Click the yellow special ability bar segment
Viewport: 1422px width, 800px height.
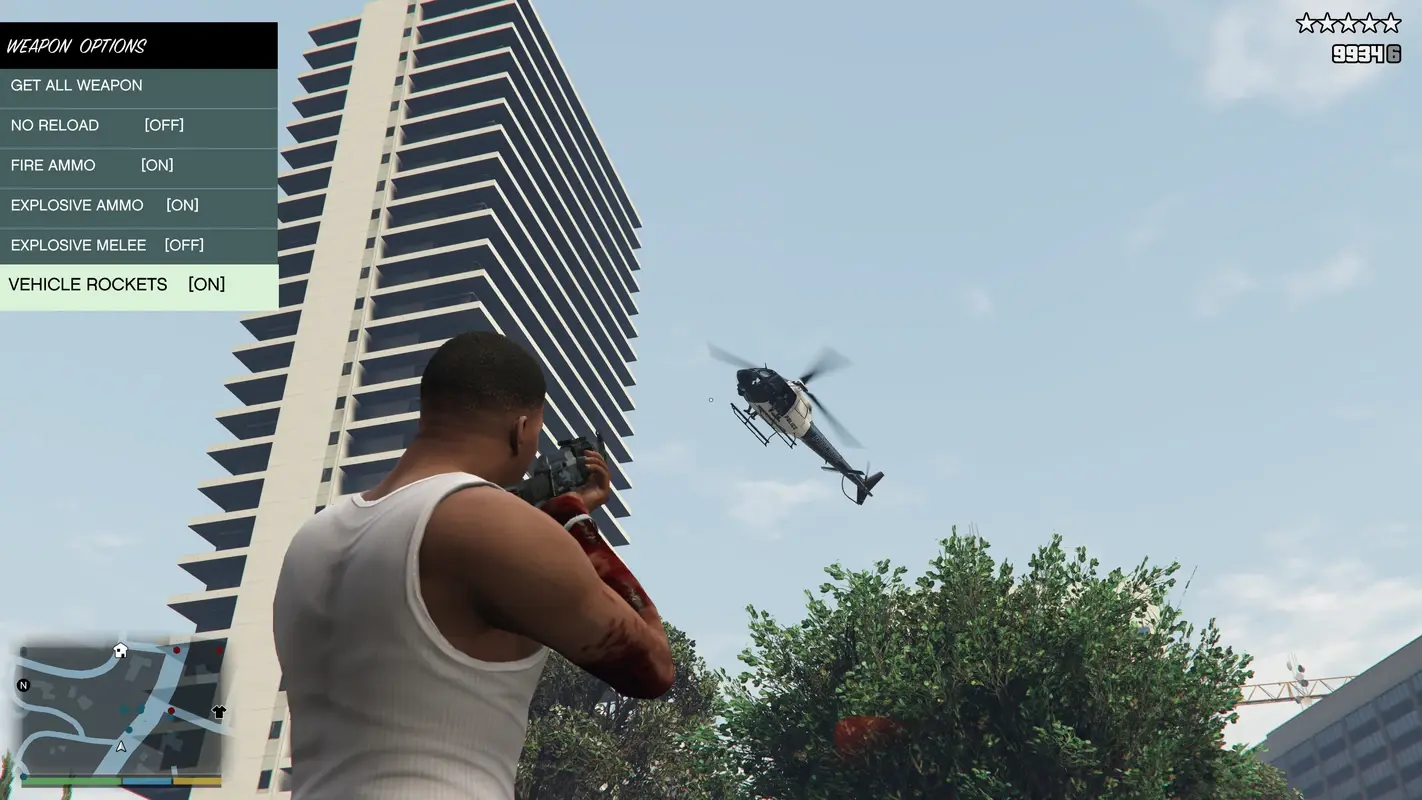click(x=196, y=781)
